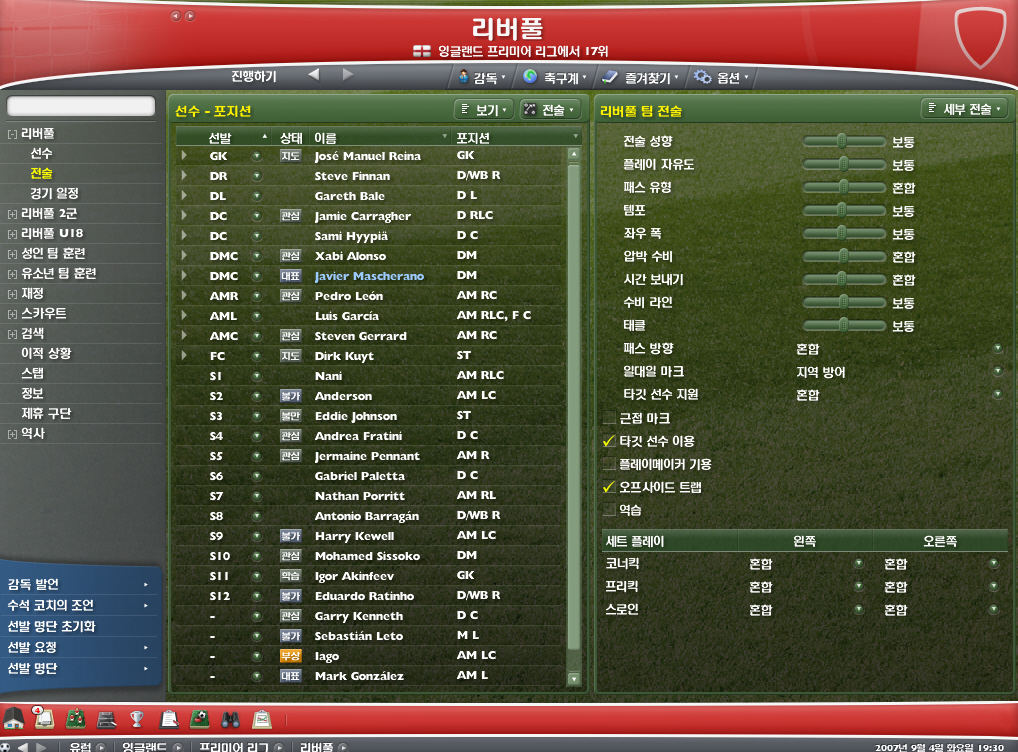The image size is (1018, 752).
Task: Enable the 역습 counter-attack checkbox
Action: pos(609,511)
